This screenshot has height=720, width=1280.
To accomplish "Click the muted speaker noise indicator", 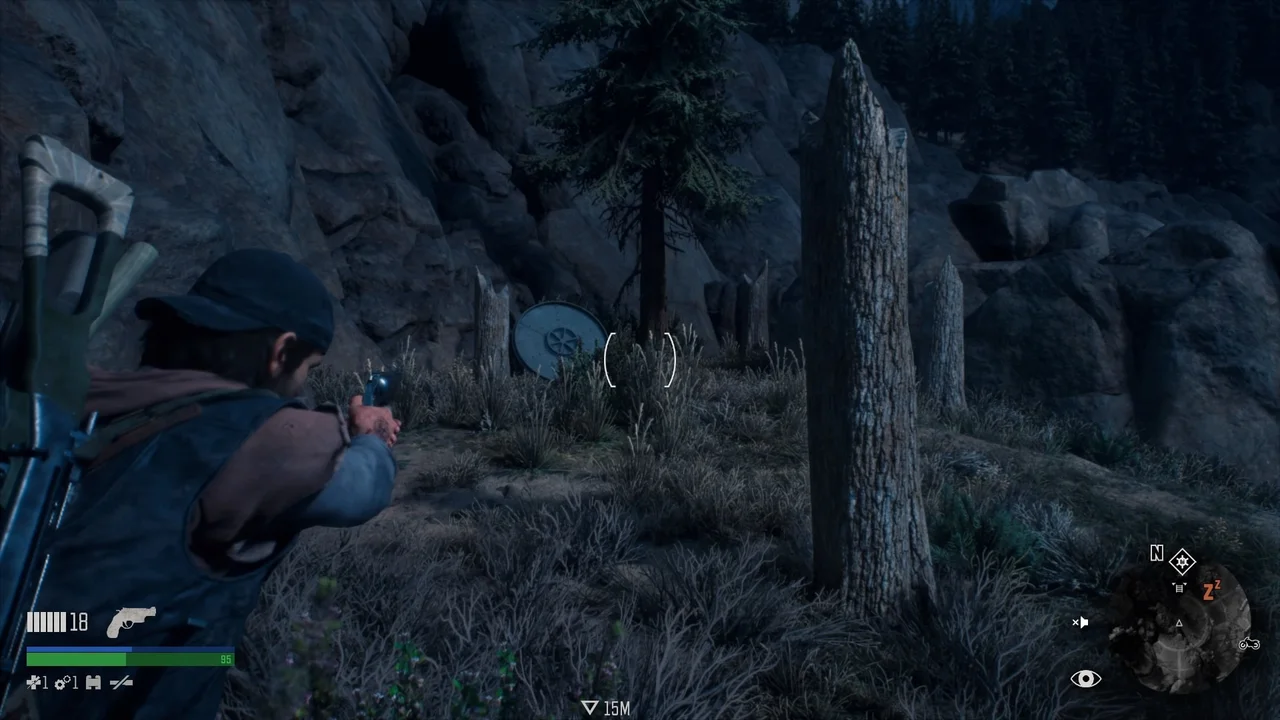I will 1080,622.
